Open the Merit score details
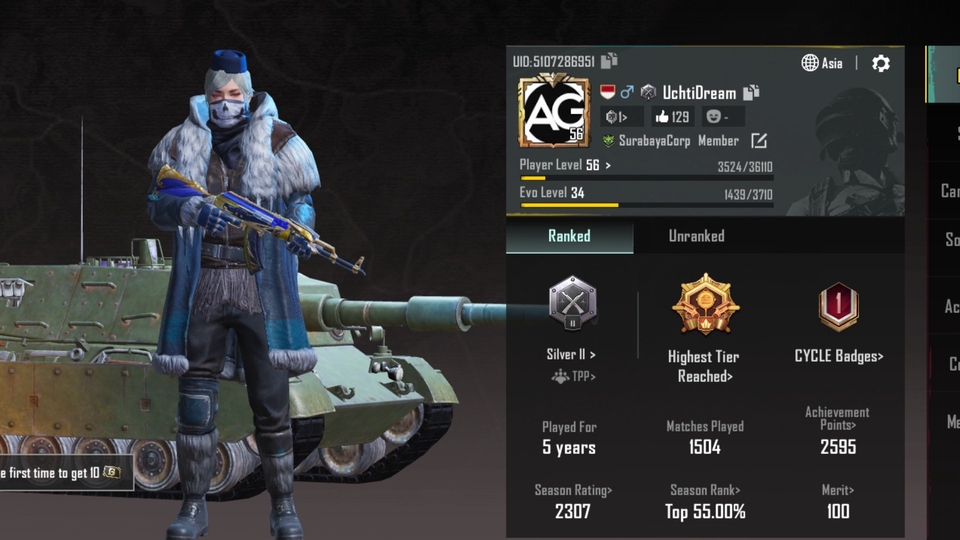The width and height of the screenshot is (960, 540). 838,490
